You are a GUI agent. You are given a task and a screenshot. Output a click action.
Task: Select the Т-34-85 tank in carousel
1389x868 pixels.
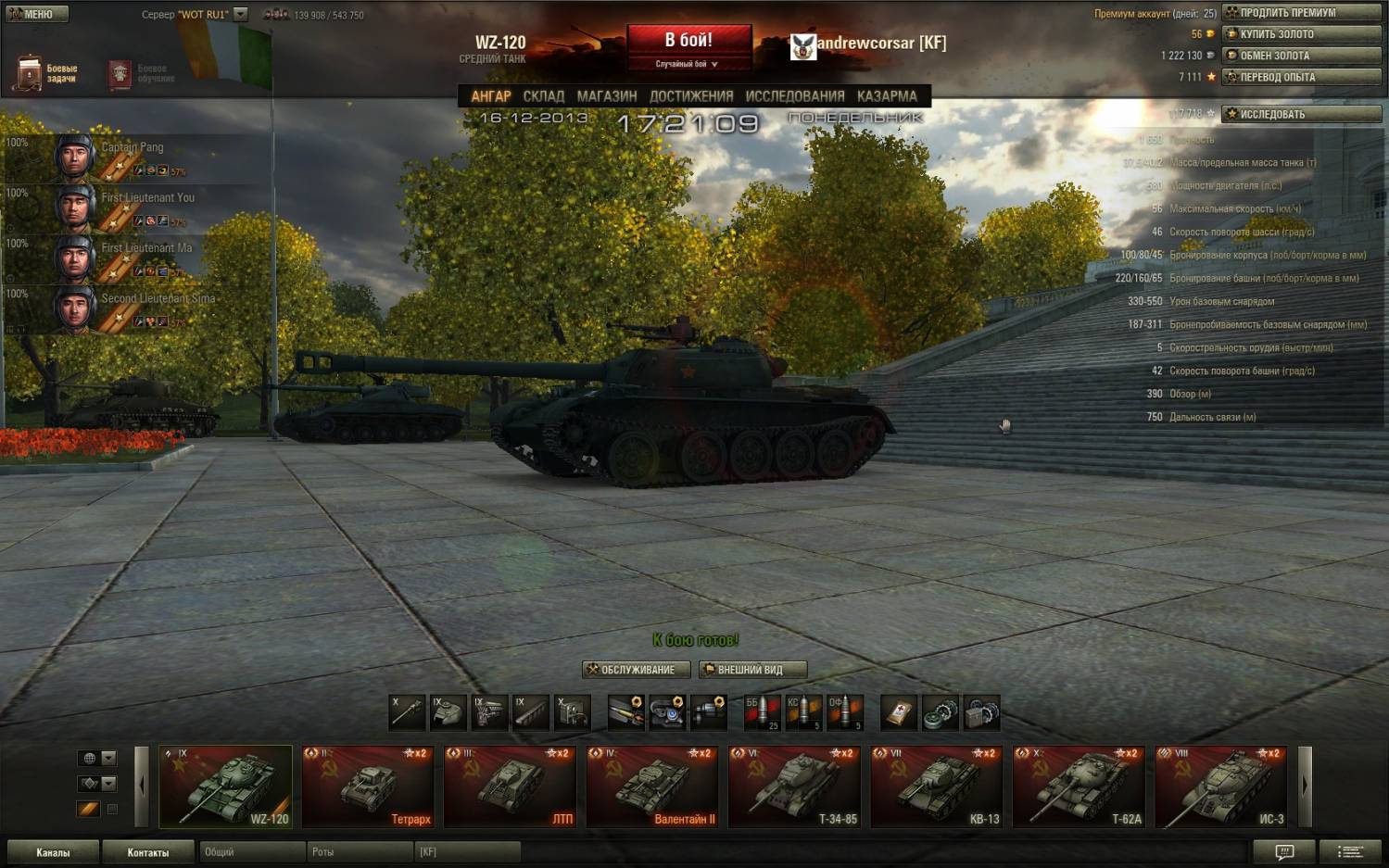(x=795, y=786)
